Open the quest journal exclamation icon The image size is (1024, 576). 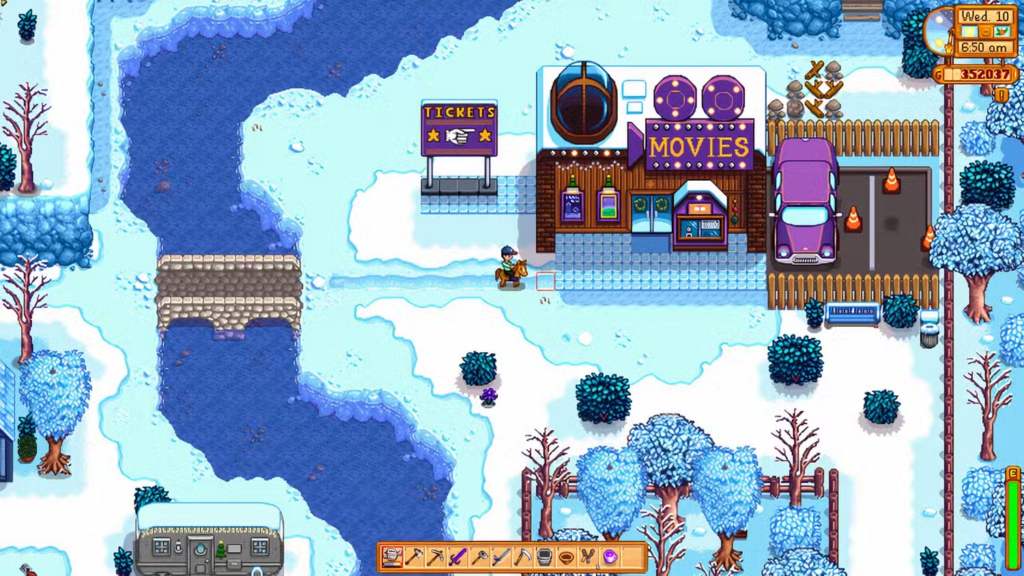click(x=1001, y=94)
